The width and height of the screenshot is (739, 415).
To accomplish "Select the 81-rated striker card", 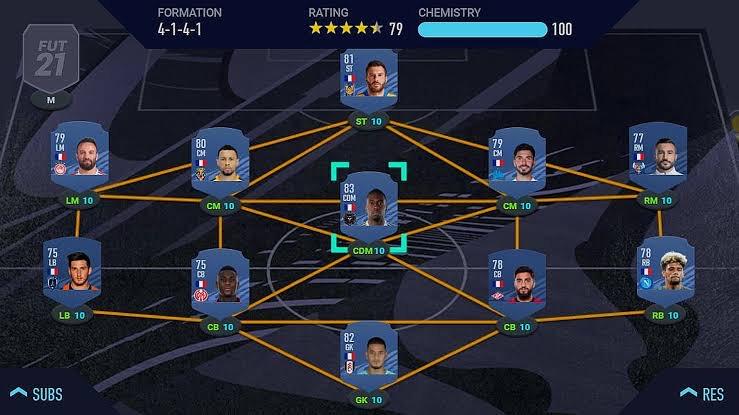I will click(x=367, y=84).
